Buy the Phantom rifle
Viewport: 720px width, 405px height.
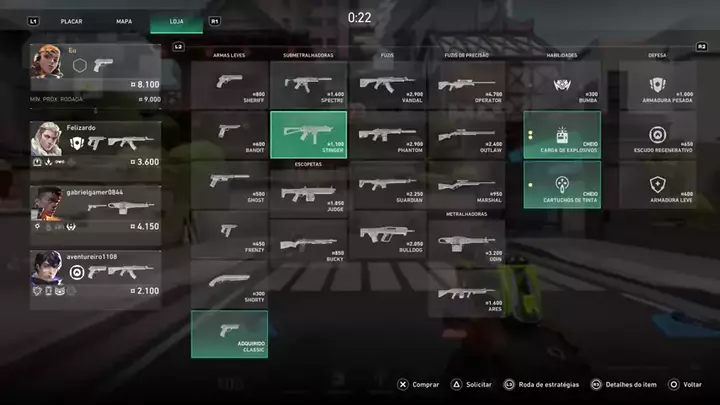pyautogui.click(x=387, y=135)
